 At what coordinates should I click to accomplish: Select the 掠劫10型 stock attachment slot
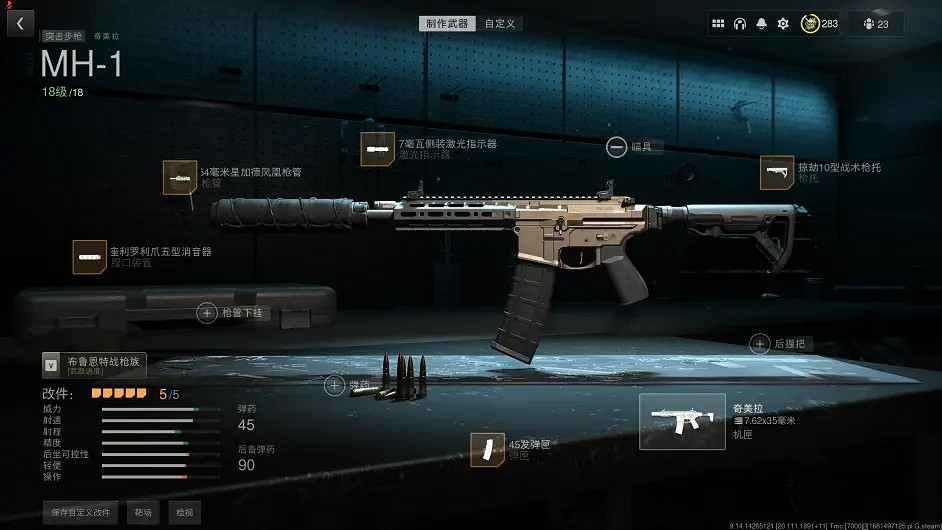click(776, 172)
